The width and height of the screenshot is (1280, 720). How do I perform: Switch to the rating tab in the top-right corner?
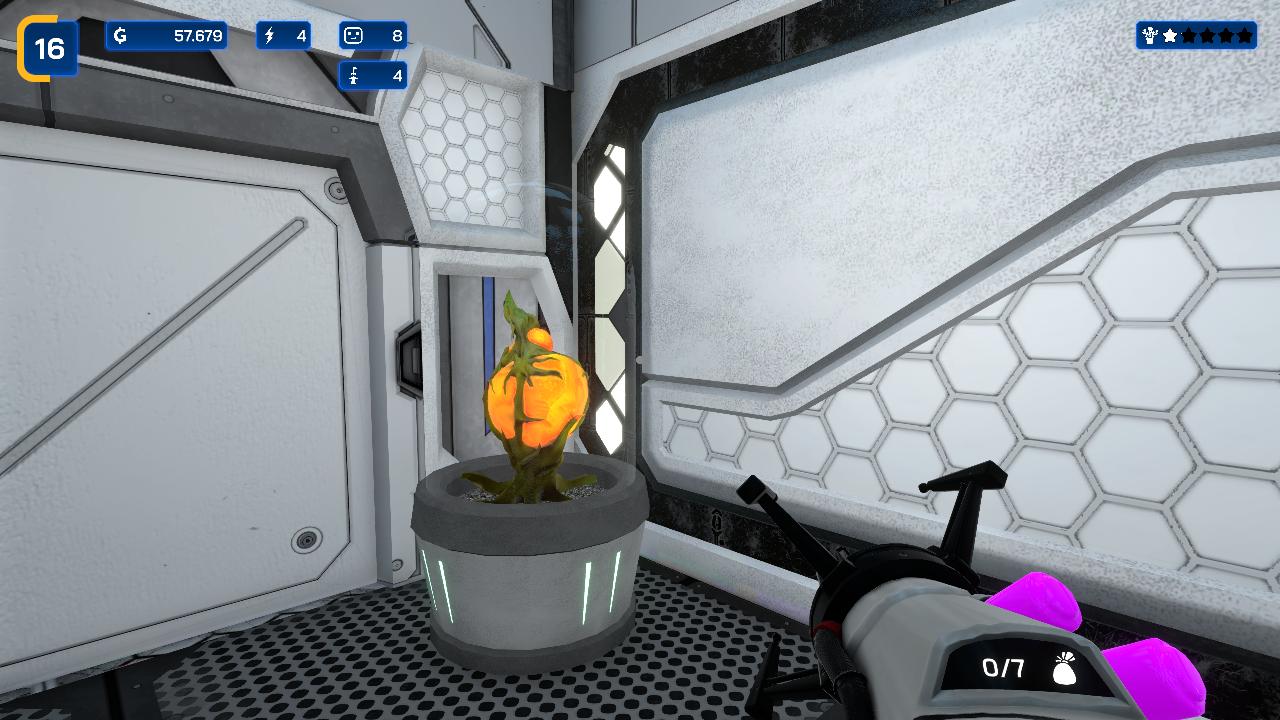pos(1195,35)
